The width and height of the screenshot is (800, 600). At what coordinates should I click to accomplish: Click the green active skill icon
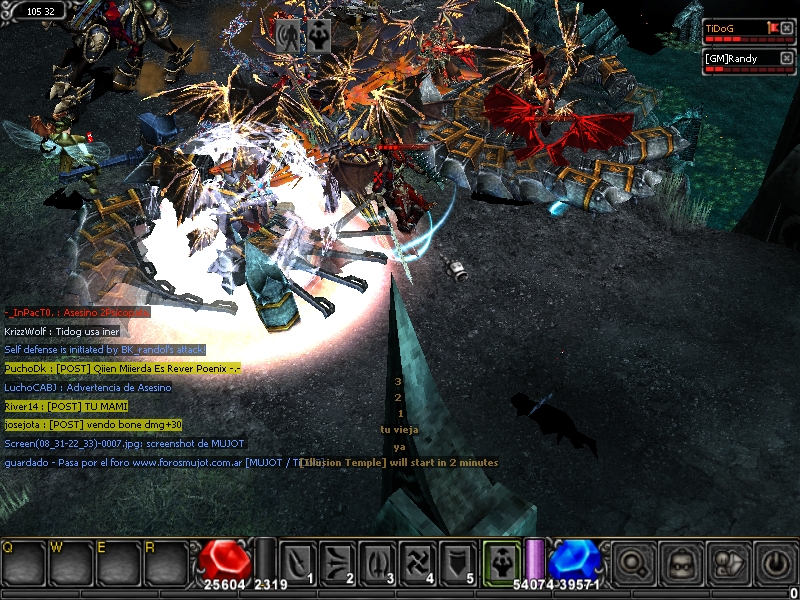tap(499, 562)
